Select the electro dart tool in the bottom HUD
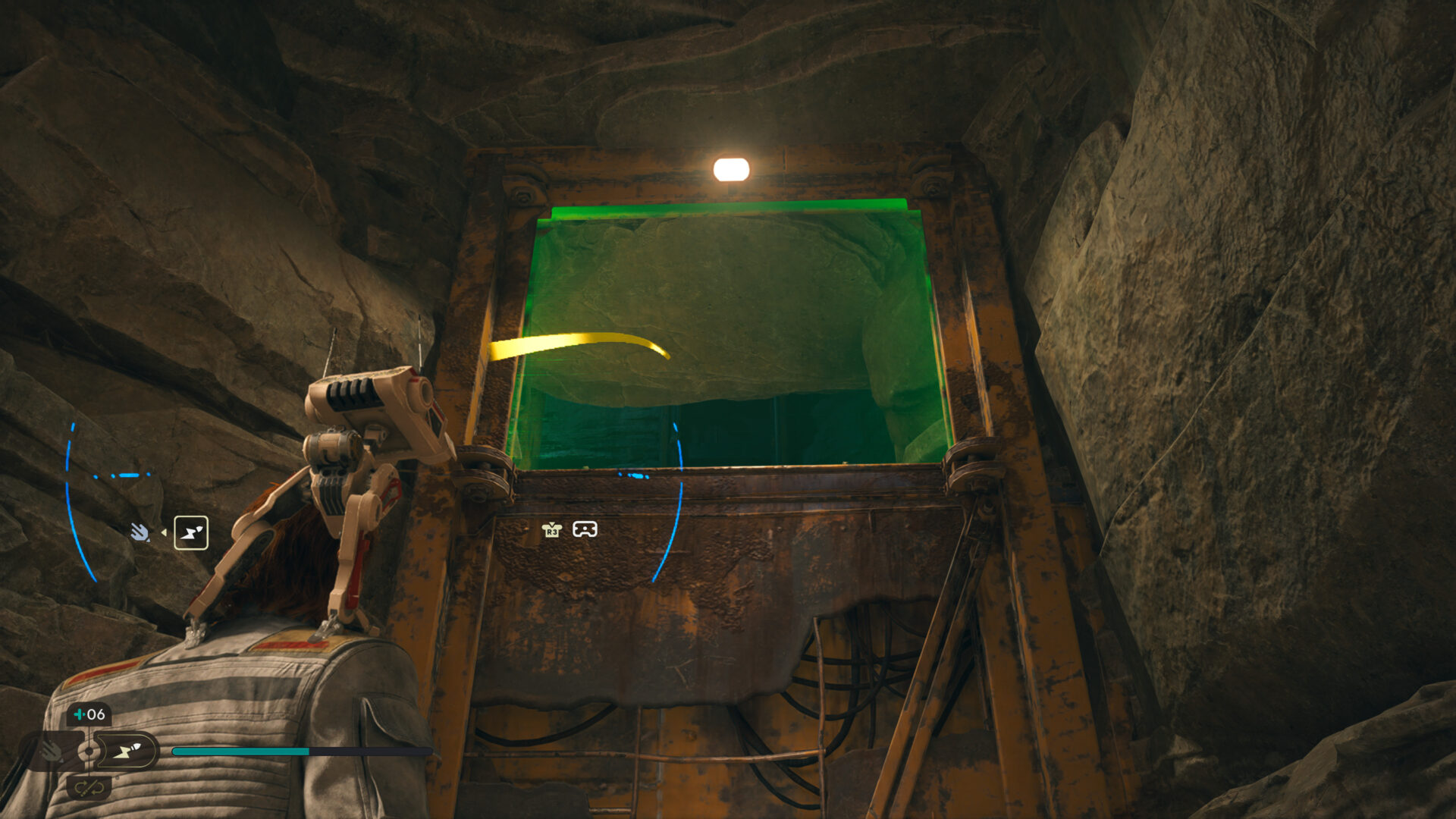1456x819 pixels. coord(127,751)
